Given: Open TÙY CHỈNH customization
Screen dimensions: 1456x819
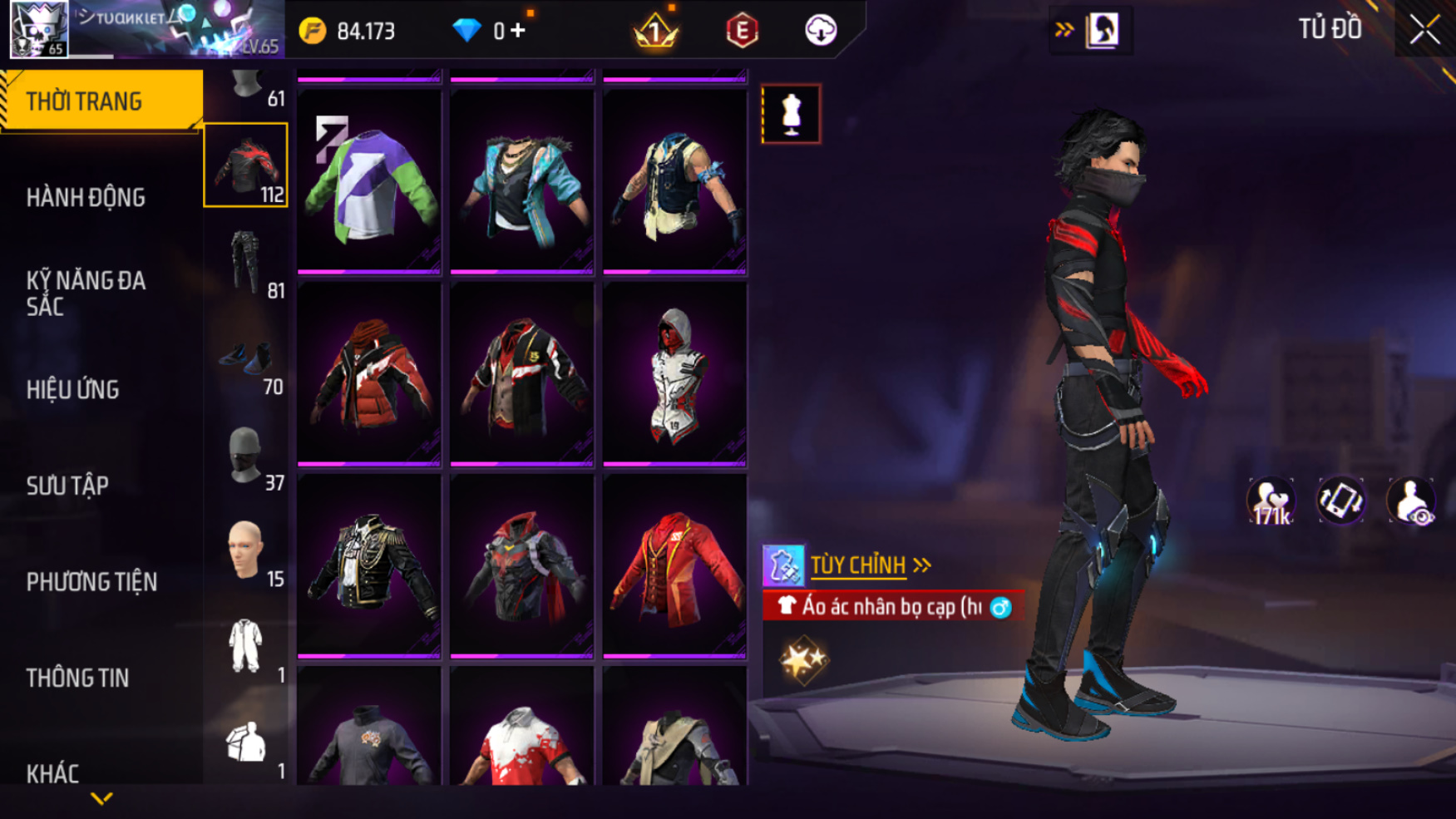Looking at the screenshot, I should tap(858, 565).
